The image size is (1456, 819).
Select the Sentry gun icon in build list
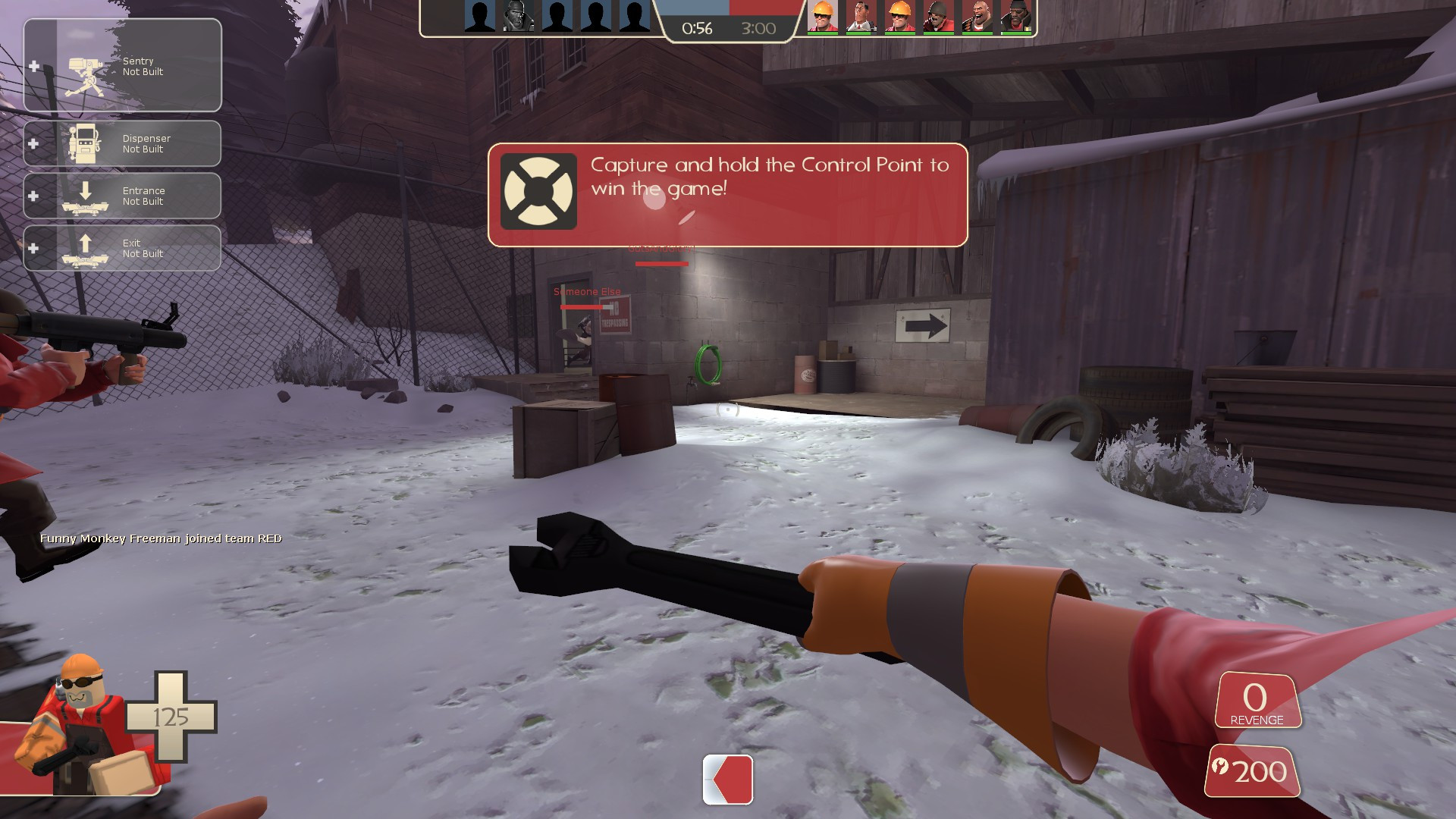(x=86, y=76)
